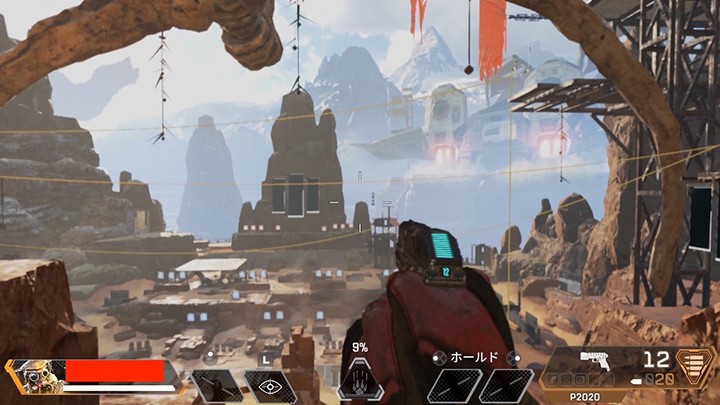Image resolution: width=720 pixels, height=405 pixels.
Task: Activate the eye tactical ability
Action: pos(269,386)
